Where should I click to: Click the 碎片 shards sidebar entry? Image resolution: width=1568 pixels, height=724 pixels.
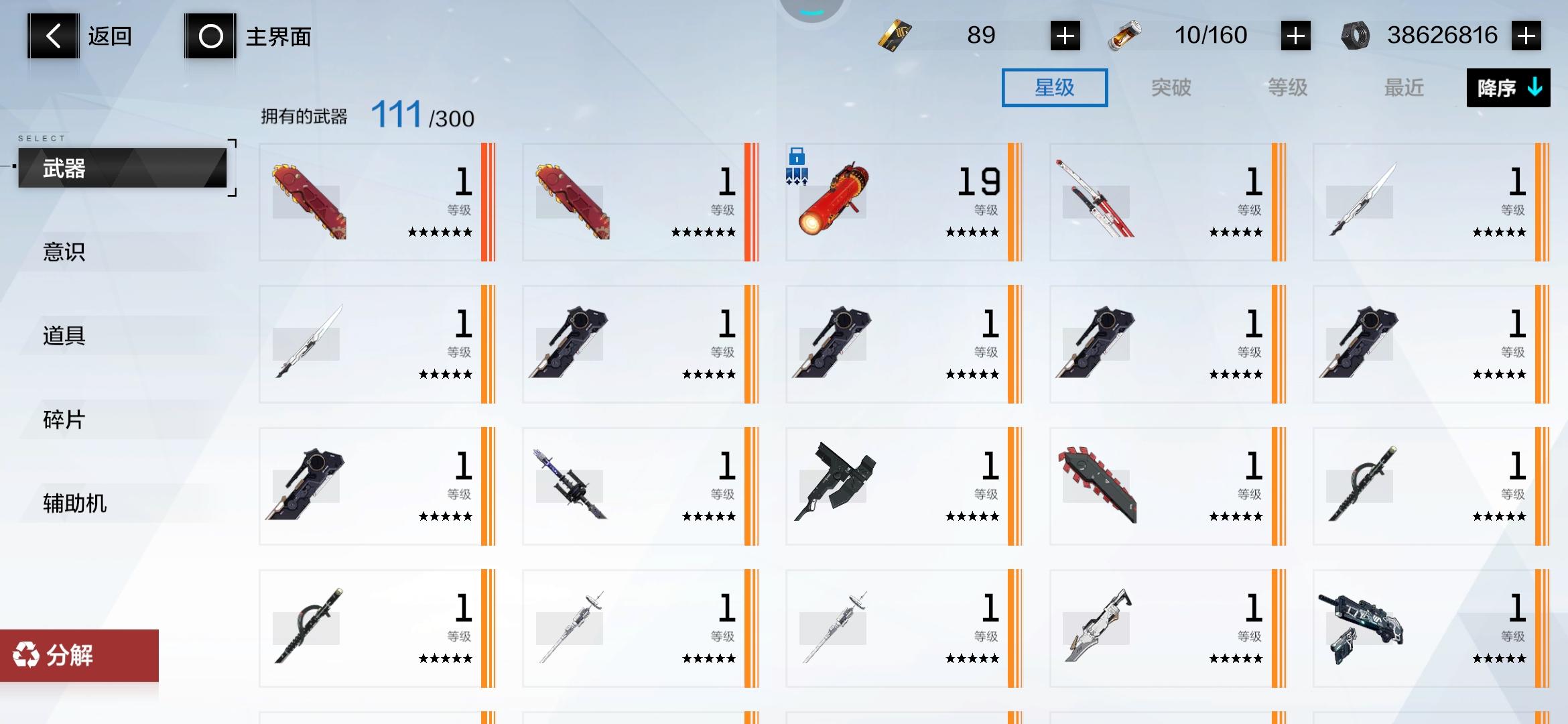(64, 420)
